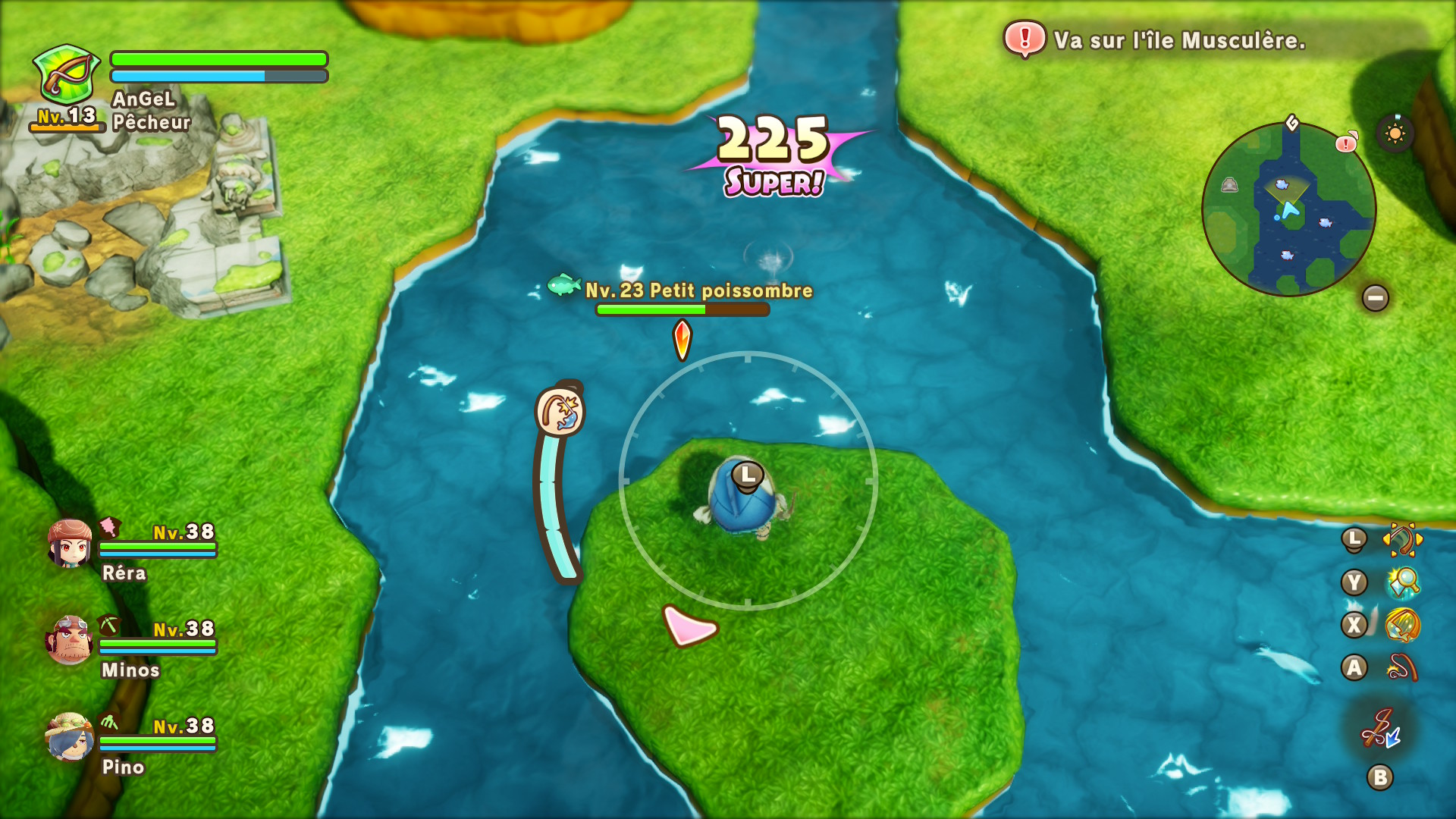The width and height of the screenshot is (1456, 819).
Task: Click the red exclamation quest marker on minimap
Action: [x=1346, y=143]
